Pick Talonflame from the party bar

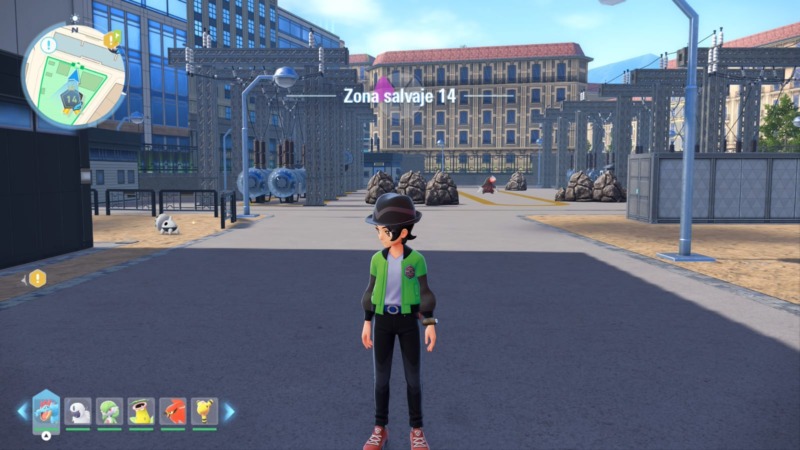click(173, 410)
